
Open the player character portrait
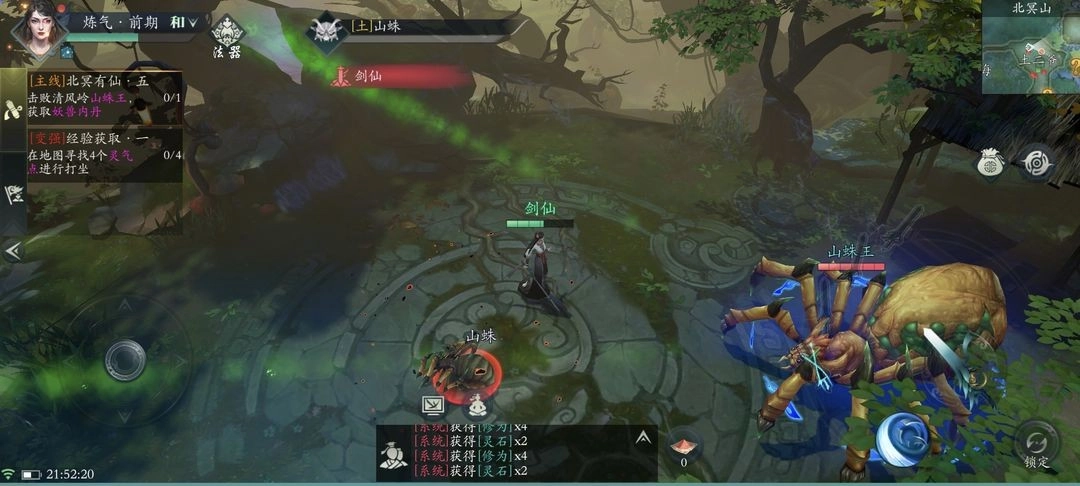[35, 29]
